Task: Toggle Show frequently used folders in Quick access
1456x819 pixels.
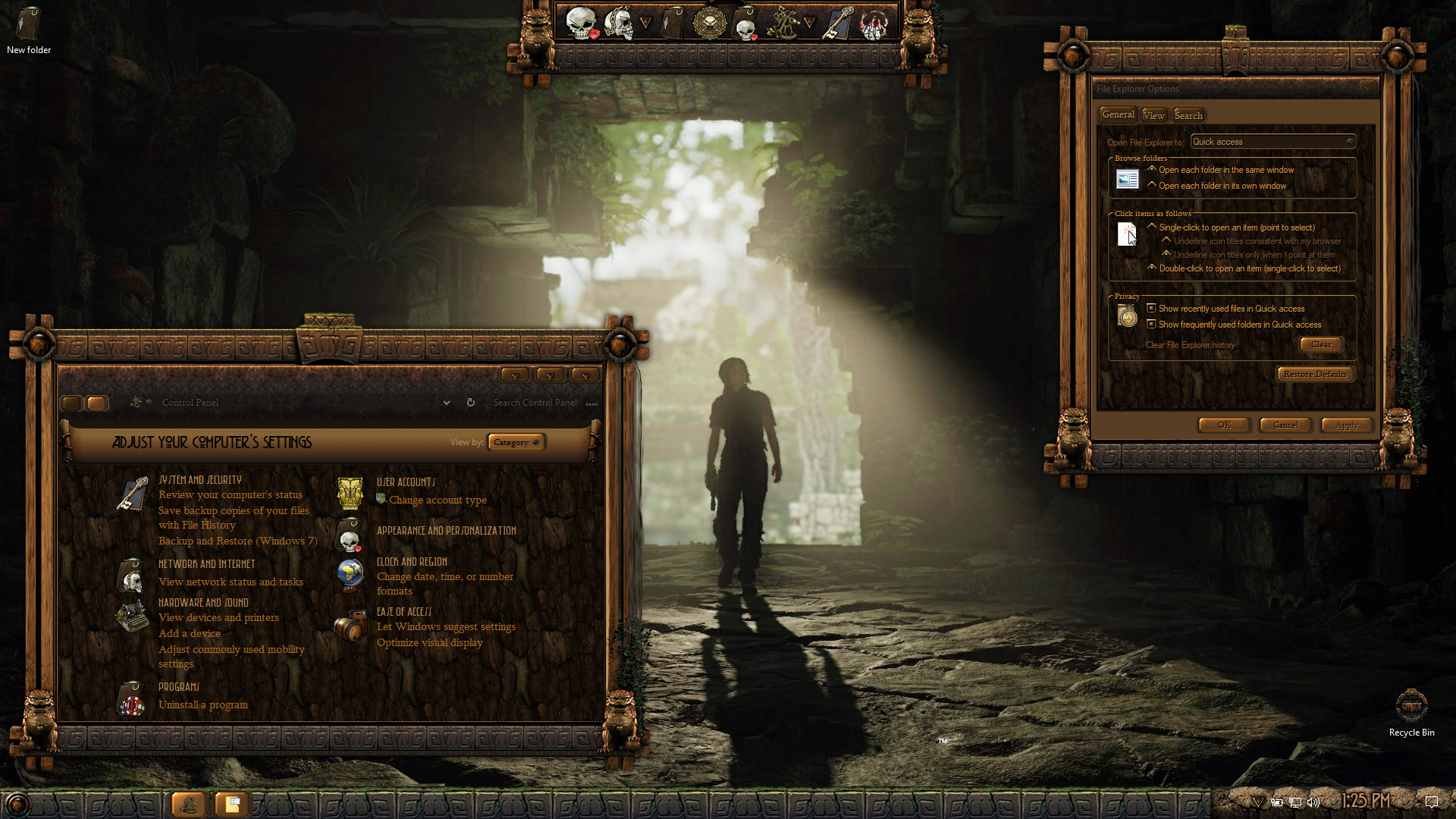Action: click(x=1151, y=325)
